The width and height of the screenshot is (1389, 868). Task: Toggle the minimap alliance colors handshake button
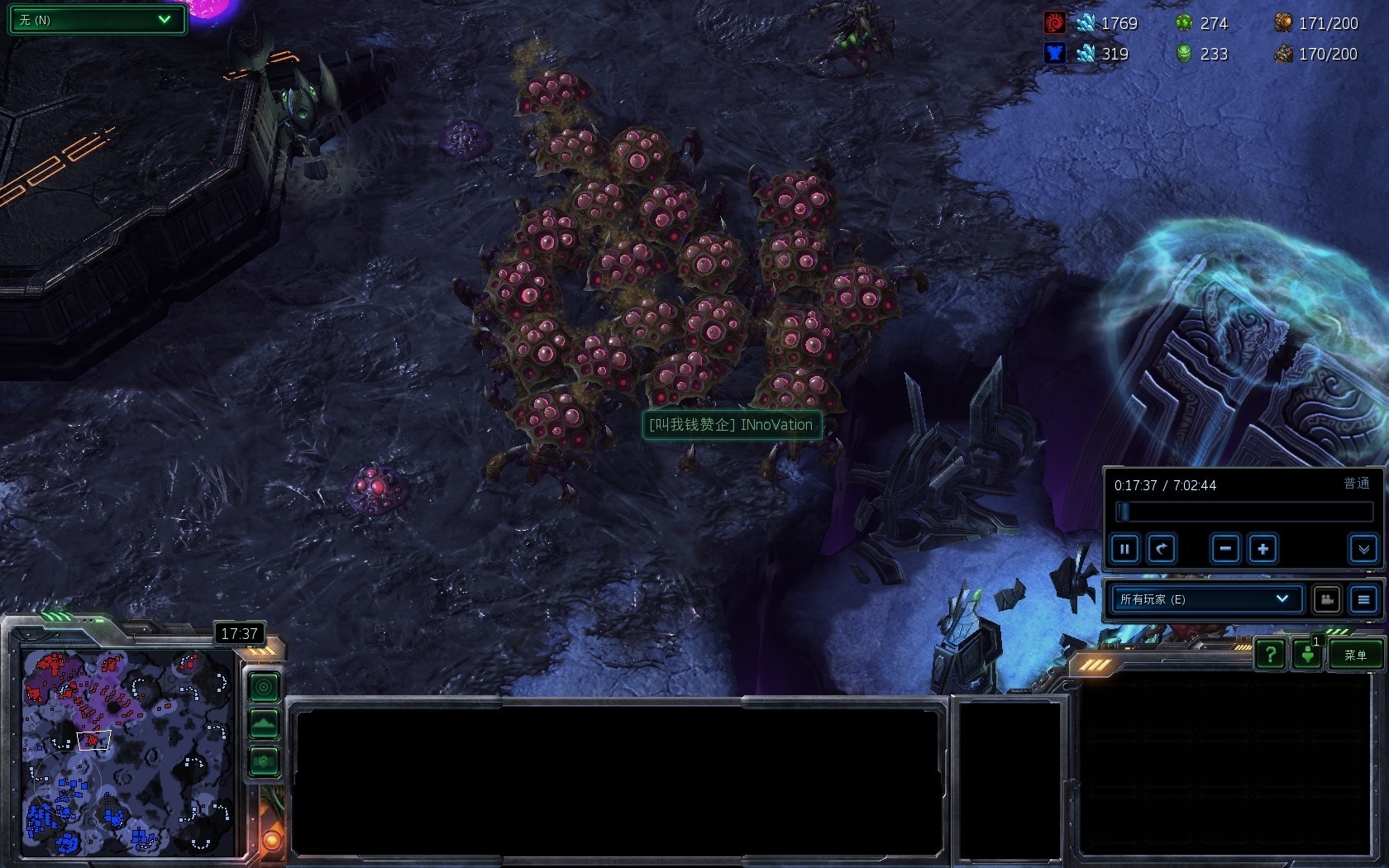[x=264, y=761]
